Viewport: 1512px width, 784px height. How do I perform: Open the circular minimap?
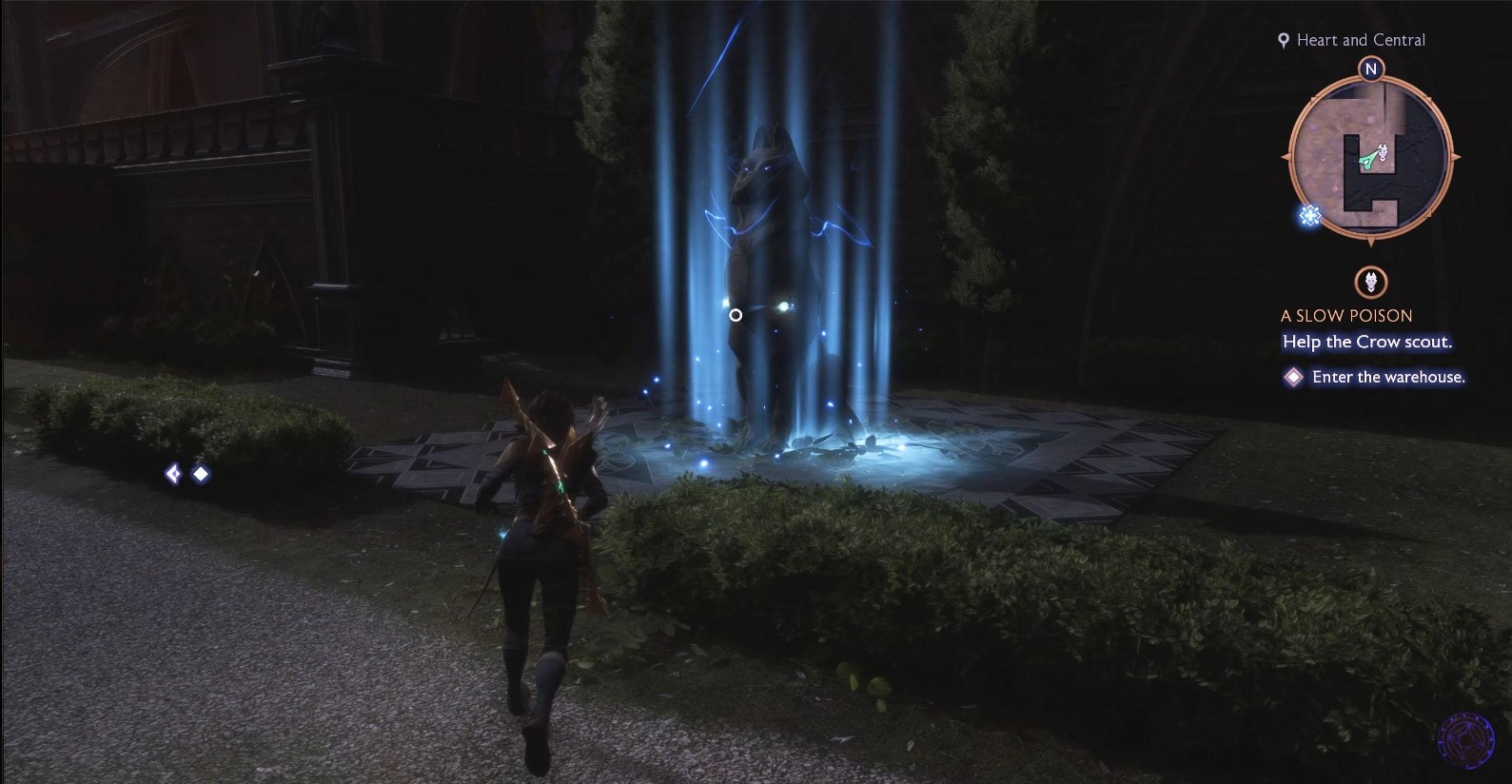coord(1370,159)
